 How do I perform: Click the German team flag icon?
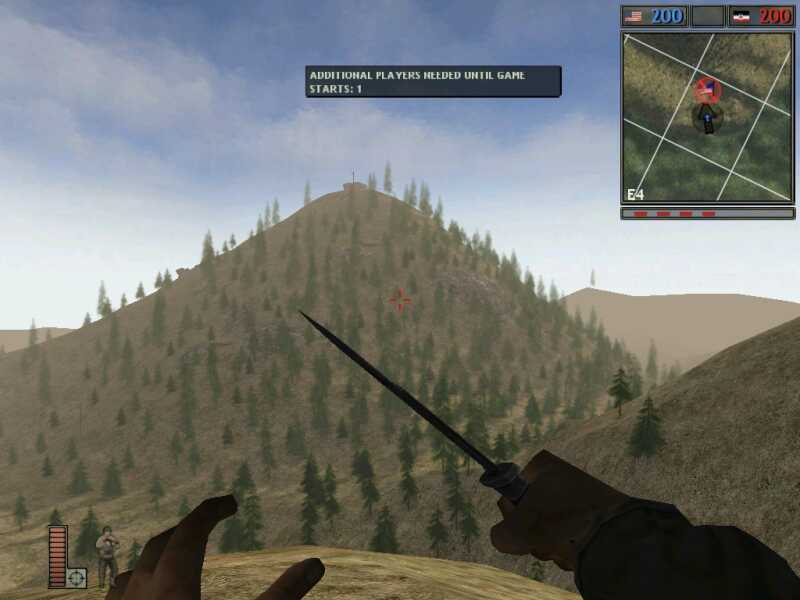tap(741, 16)
